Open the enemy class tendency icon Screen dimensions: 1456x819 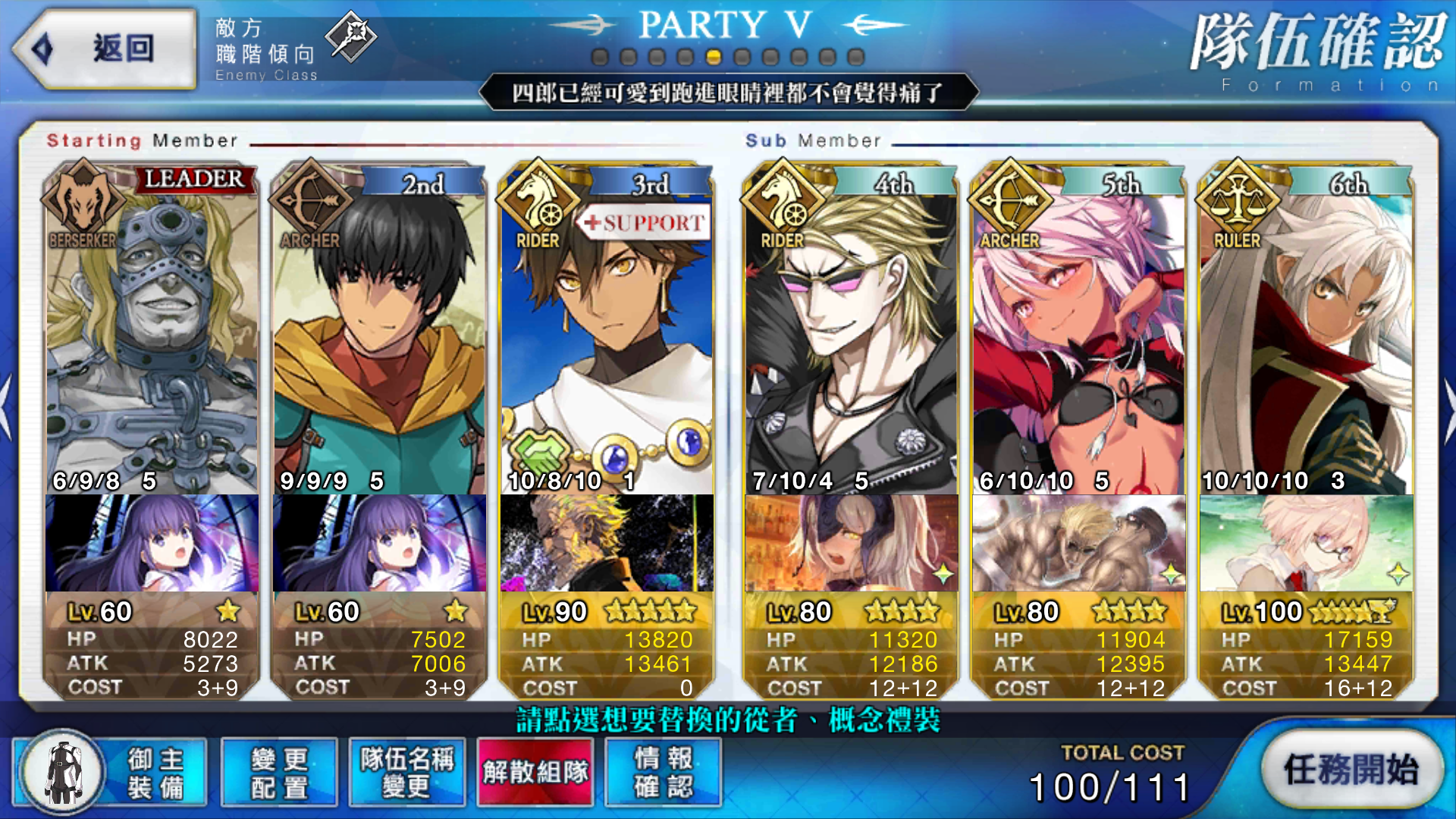[350, 36]
